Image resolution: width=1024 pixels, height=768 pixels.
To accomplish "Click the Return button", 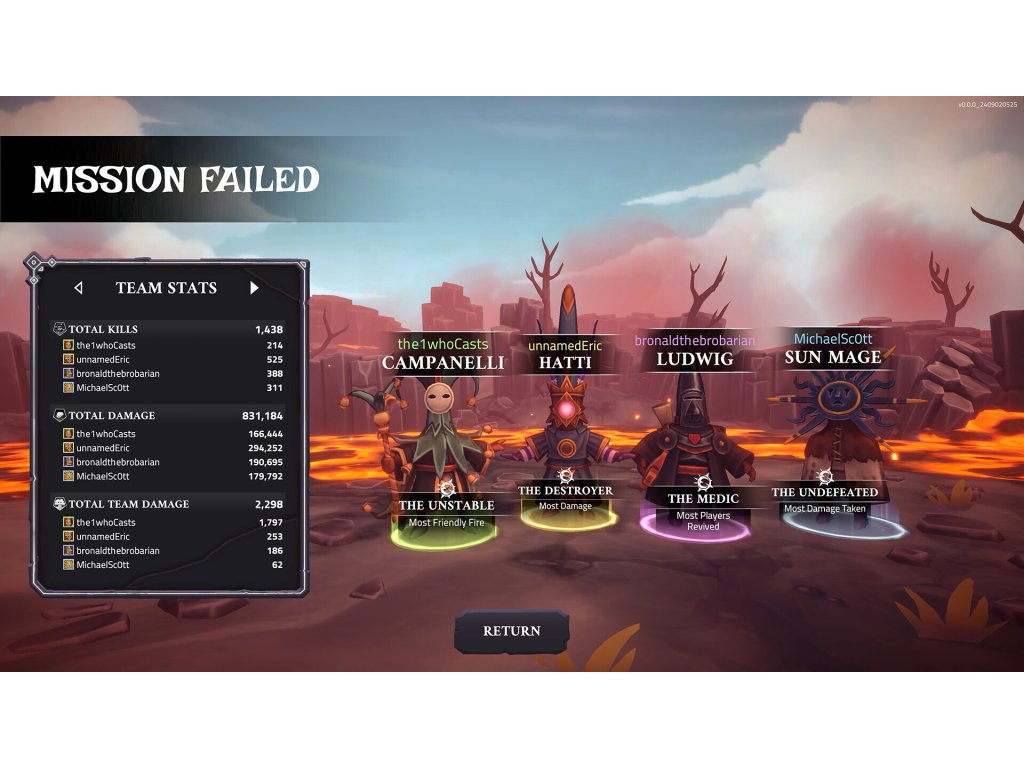I will (511, 631).
